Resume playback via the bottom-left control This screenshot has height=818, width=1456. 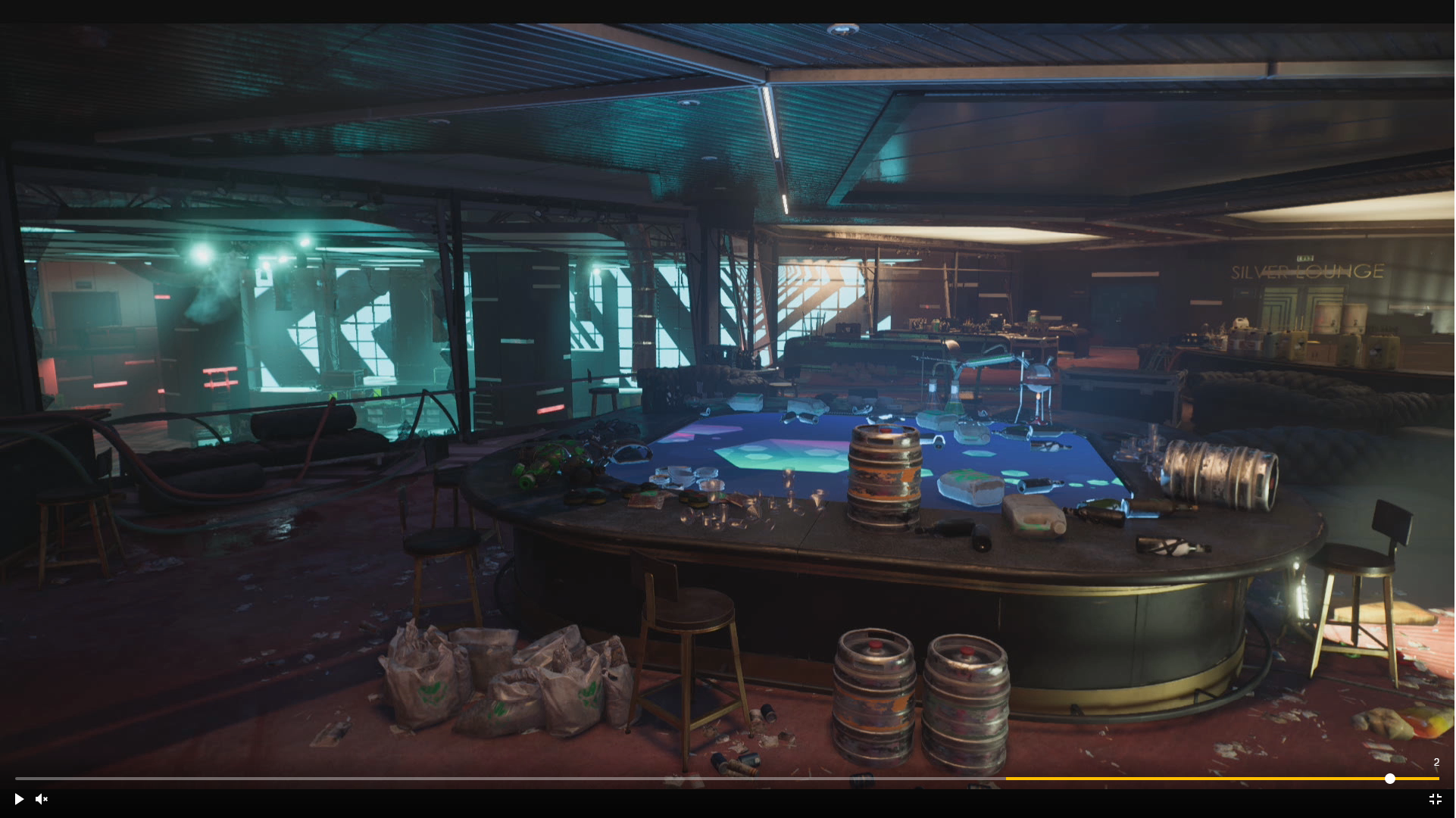(x=18, y=799)
